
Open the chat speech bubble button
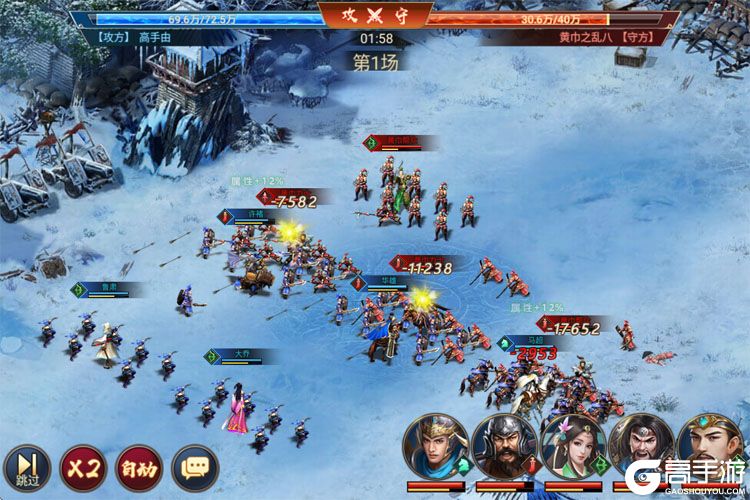click(194, 467)
